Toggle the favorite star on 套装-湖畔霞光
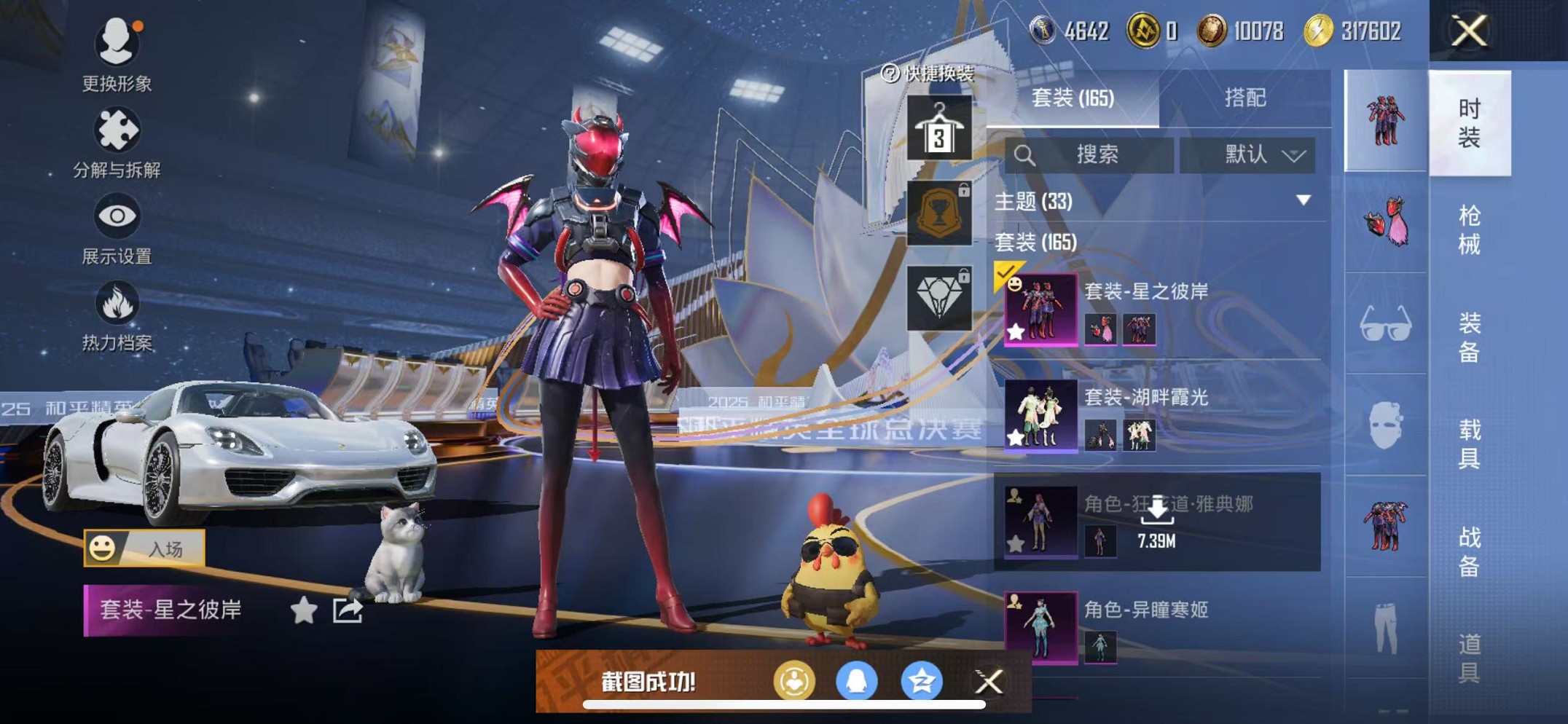1568x724 pixels. pos(1017,437)
